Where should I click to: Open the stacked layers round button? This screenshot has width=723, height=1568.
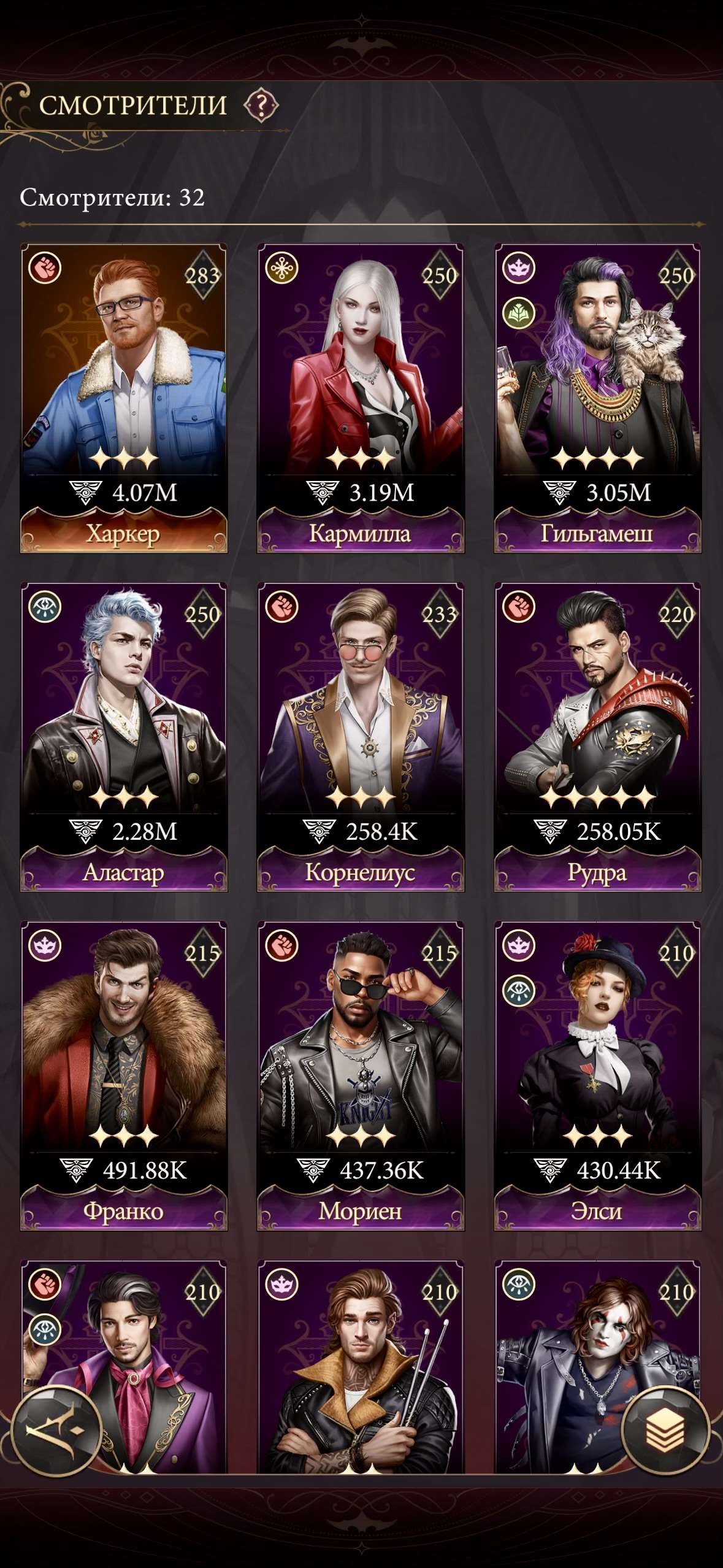[x=665, y=1431]
